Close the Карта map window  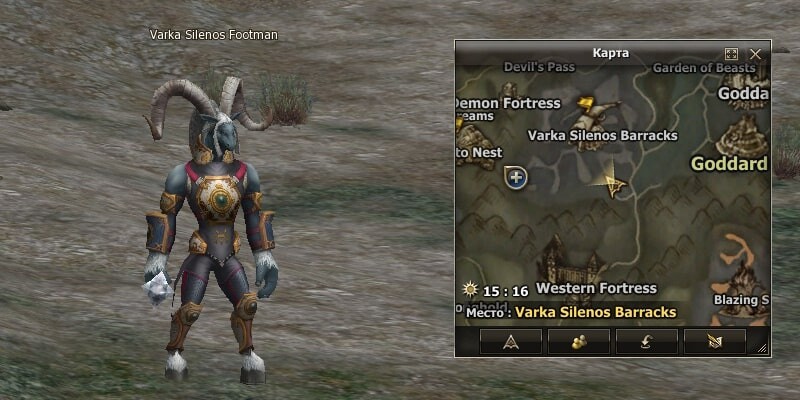756,53
